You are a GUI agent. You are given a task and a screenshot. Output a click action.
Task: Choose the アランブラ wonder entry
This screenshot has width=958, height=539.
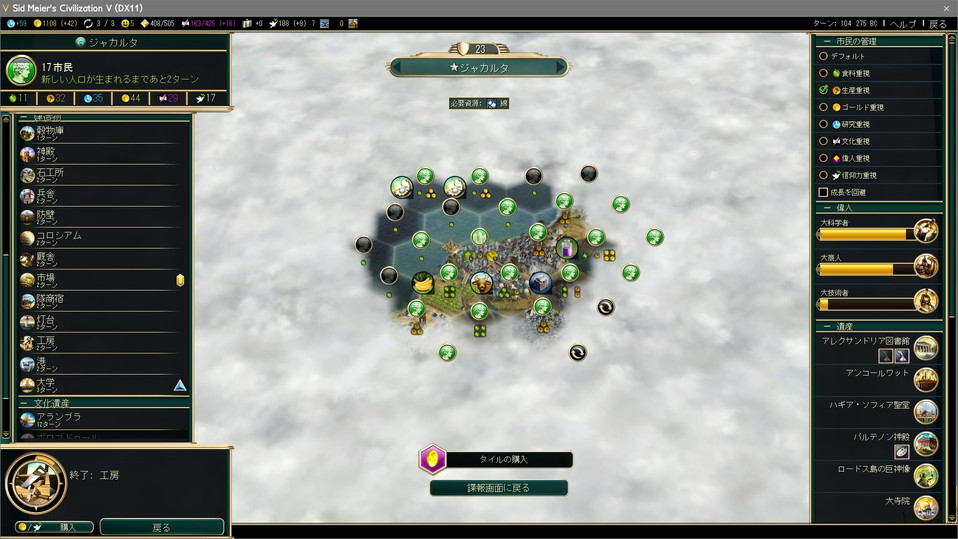click(x=100, y=419)
